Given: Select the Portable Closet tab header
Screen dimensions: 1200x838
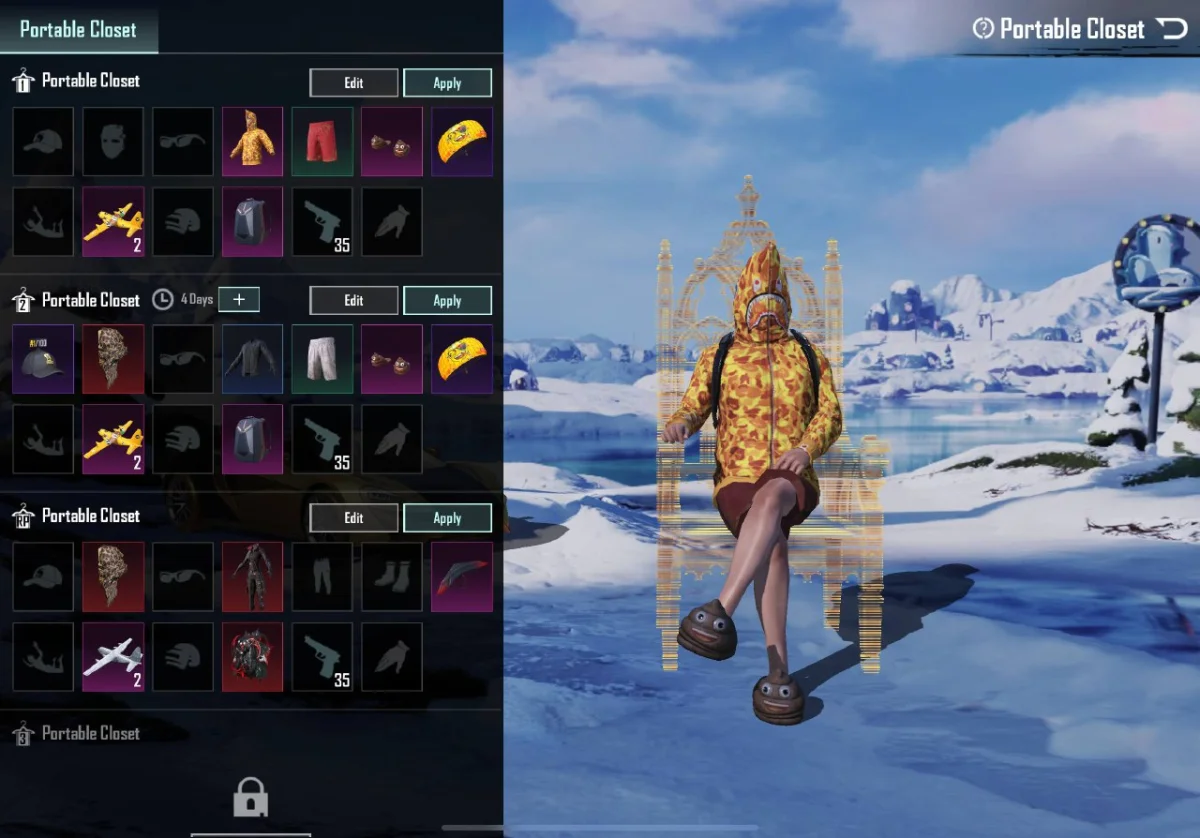Looking at the screenshot, I should [x=78, y=29].
